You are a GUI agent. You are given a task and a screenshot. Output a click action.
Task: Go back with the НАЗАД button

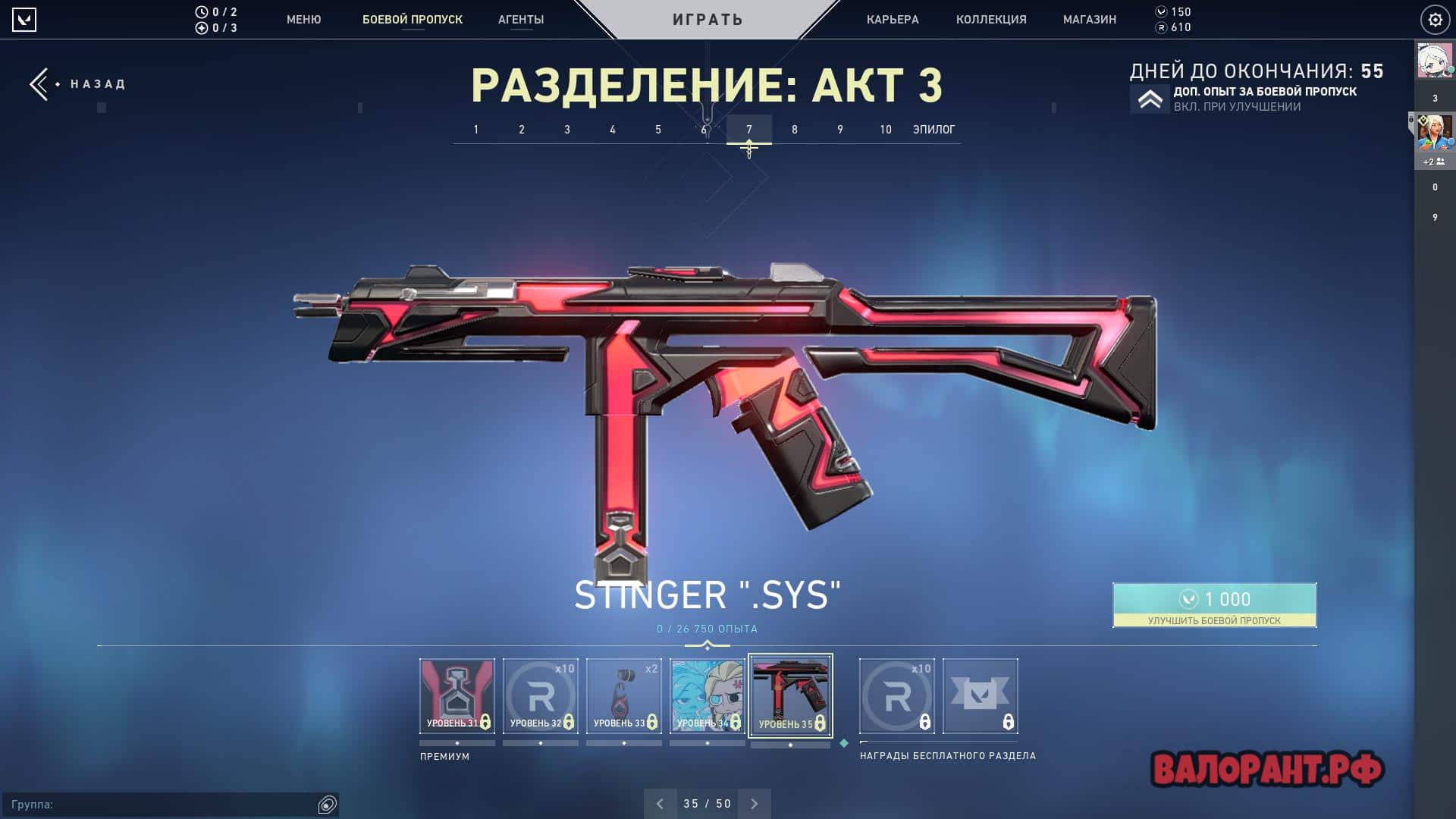(x=79, y=84)
